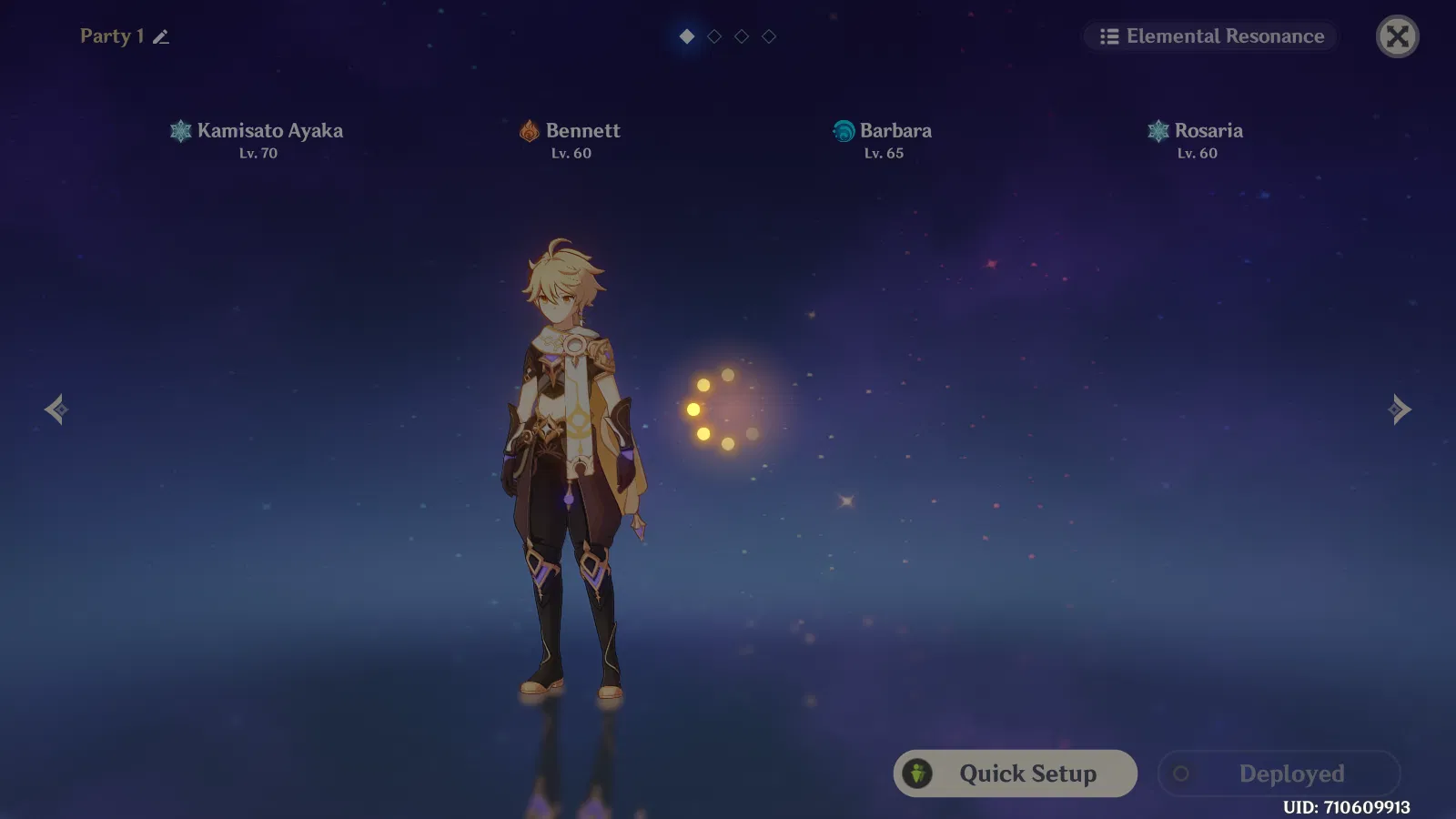The image size is (1456, 819).
Task: Click the pencil icon beside Party 1
Action: coord(161,36)
